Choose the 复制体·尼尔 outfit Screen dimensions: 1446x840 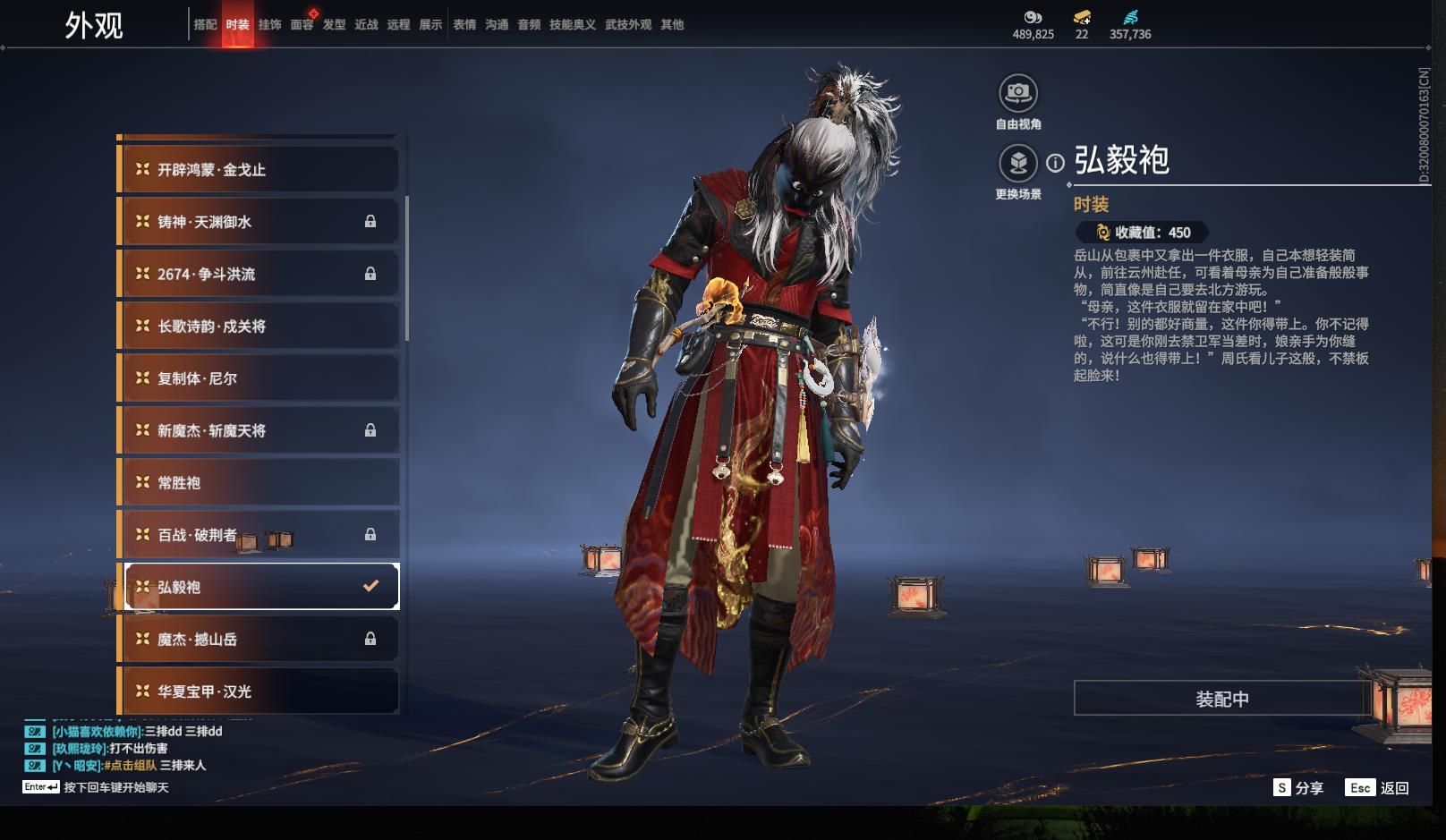[x=259, y=378]
